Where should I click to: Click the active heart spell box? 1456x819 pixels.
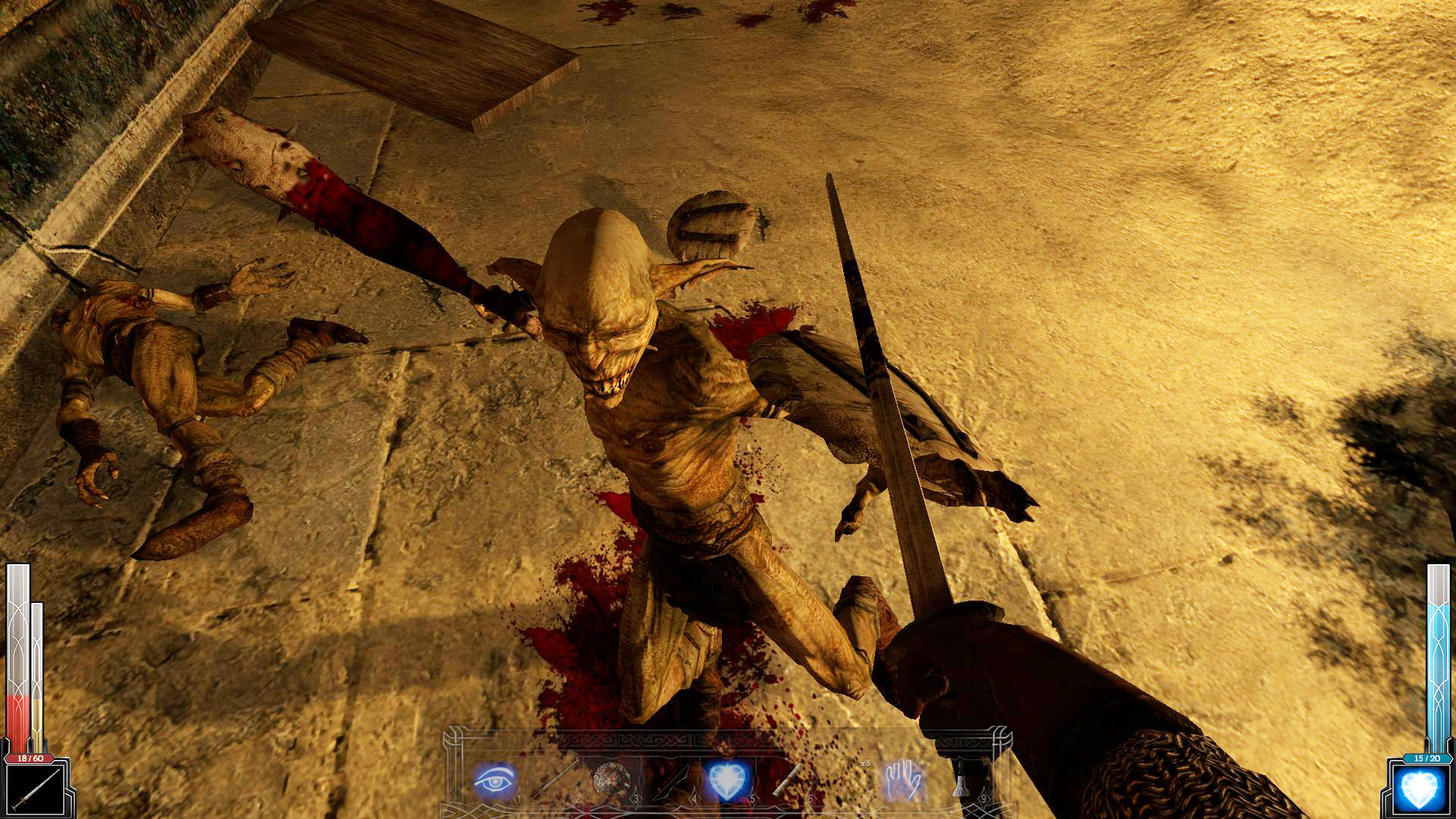point(1420,790)
